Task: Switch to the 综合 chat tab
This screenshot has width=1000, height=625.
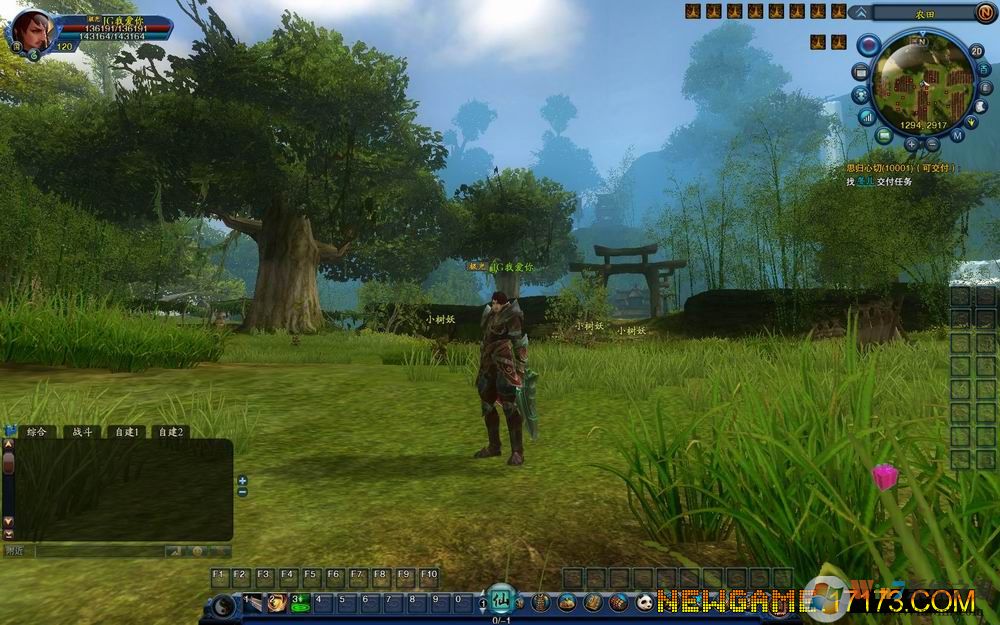Action: 37,432
